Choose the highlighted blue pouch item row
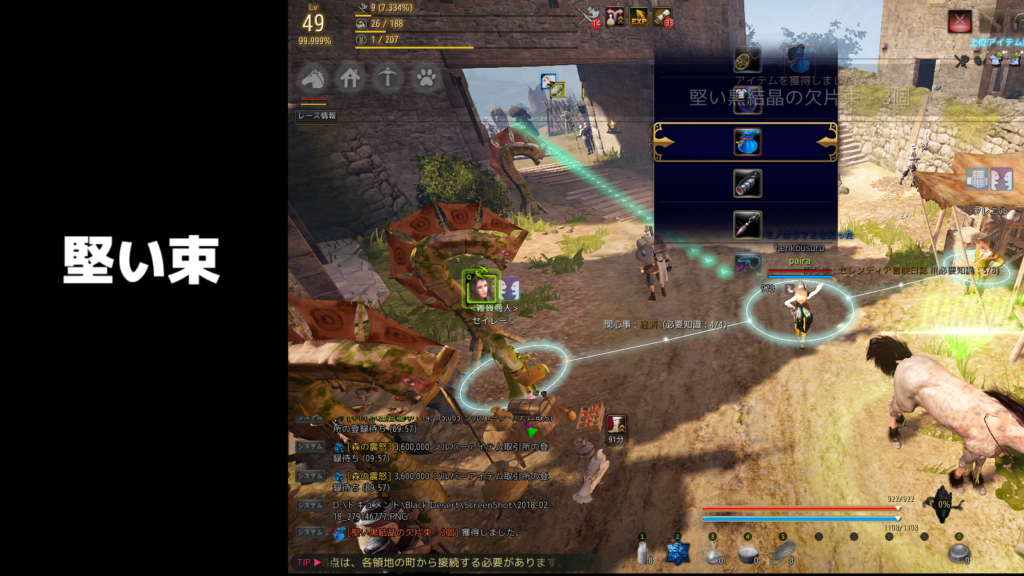The image size is (1024, 576). [x=746, y=142]
